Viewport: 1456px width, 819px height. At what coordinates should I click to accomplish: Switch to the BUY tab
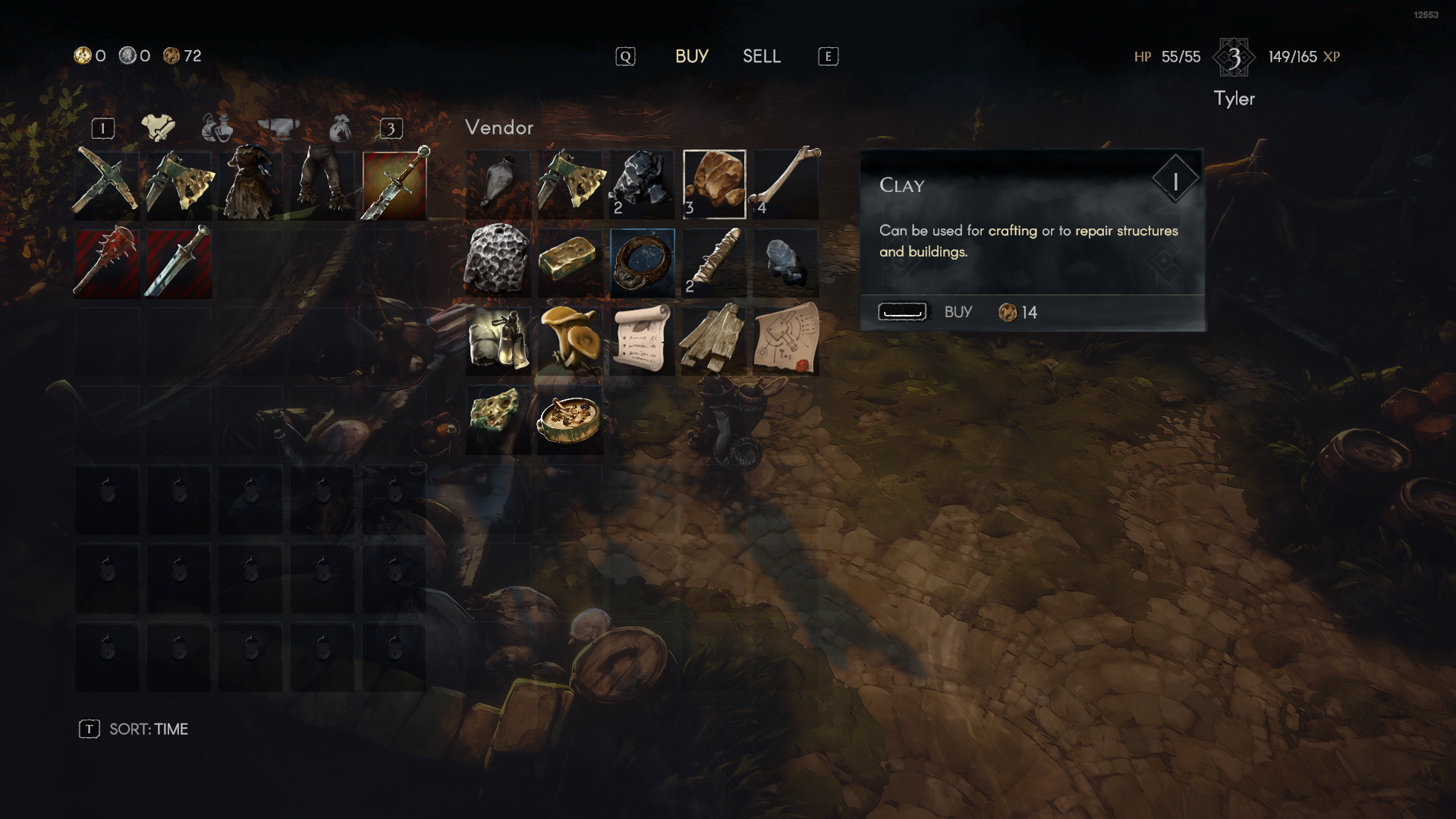pos(691,56)
